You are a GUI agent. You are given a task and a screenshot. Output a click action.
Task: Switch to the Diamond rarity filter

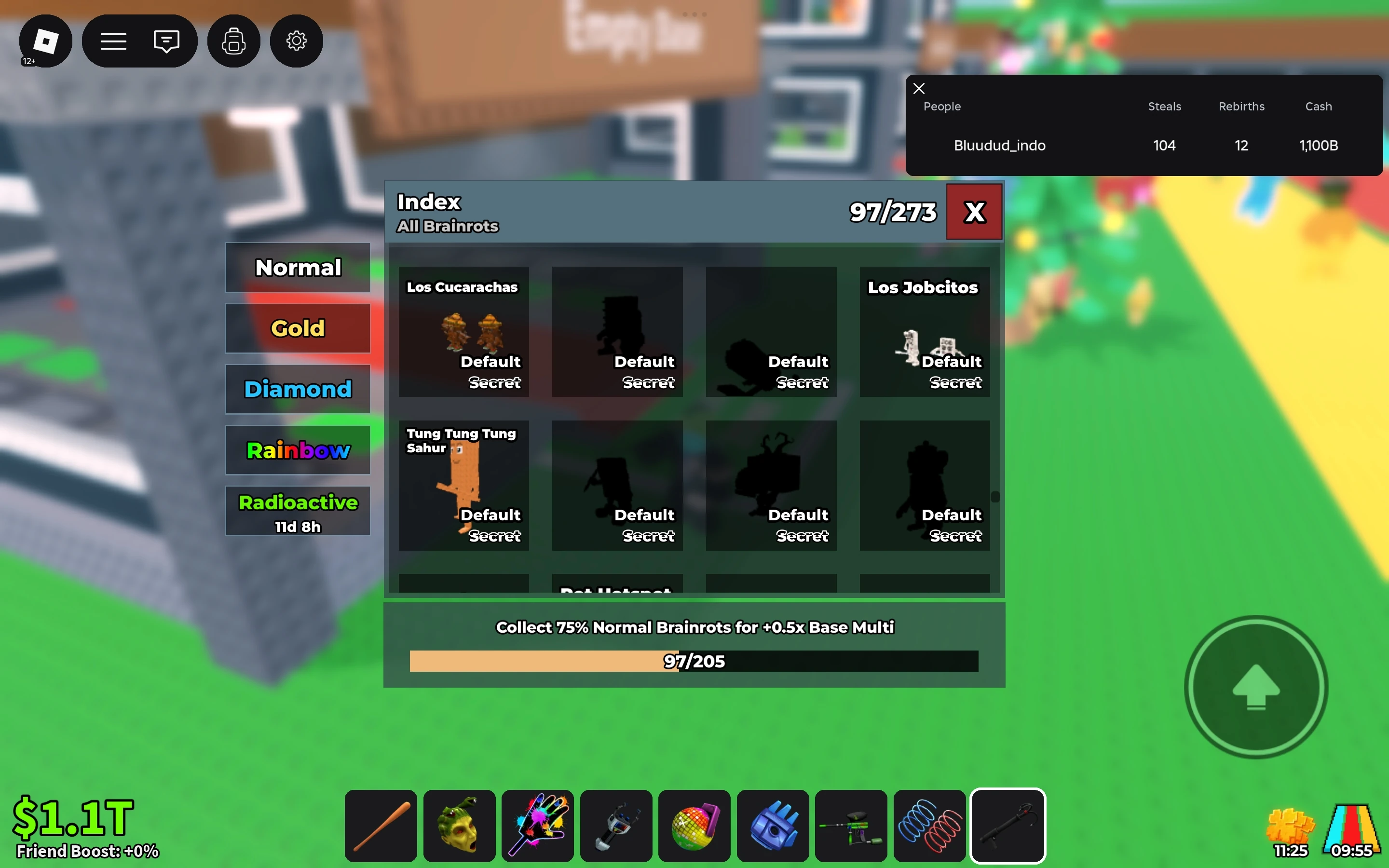(x=297, y=389)
